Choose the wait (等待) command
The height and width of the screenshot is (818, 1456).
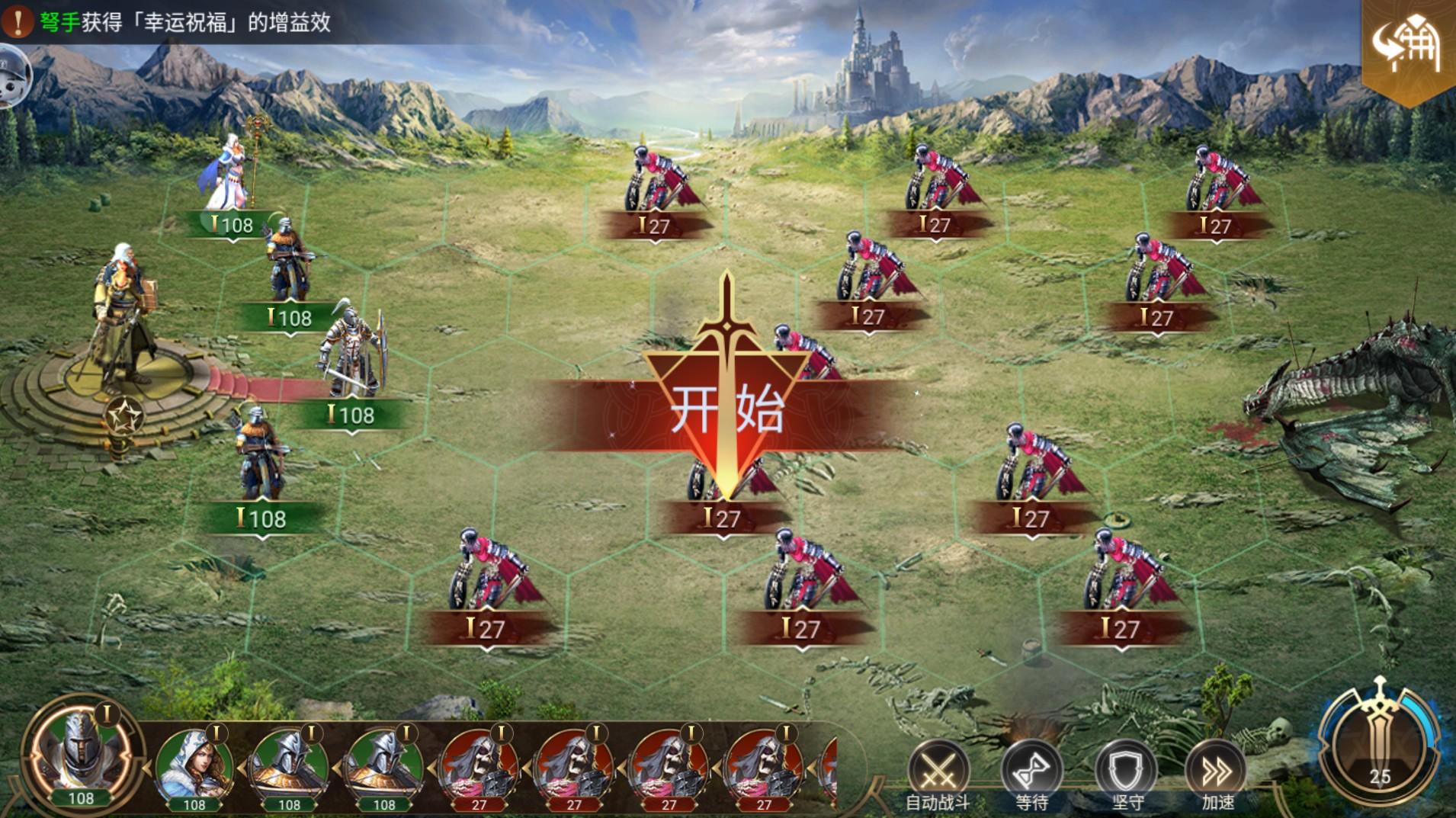point(1031,771)
